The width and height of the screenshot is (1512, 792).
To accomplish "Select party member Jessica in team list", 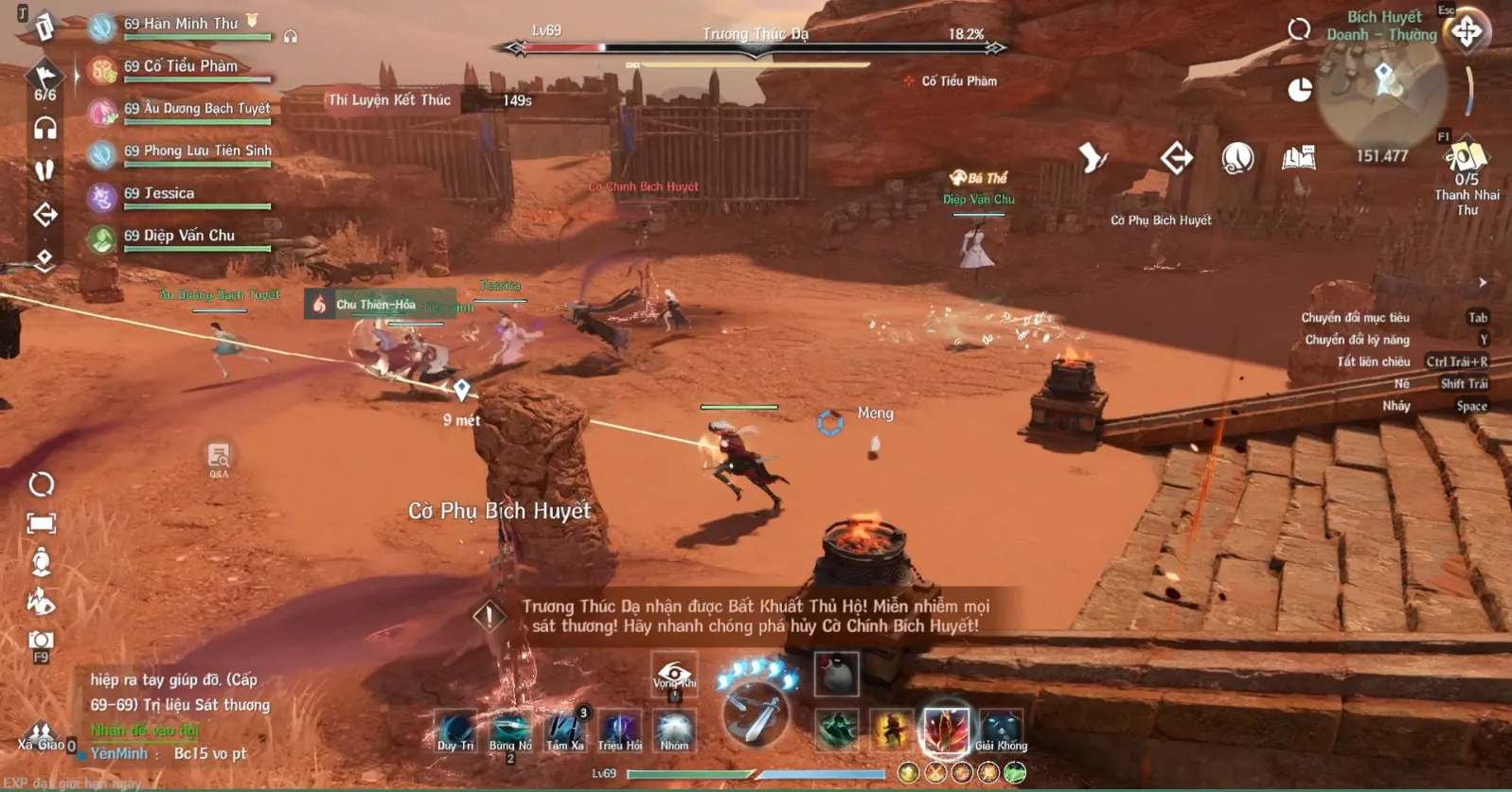I will tap(159, 195).
